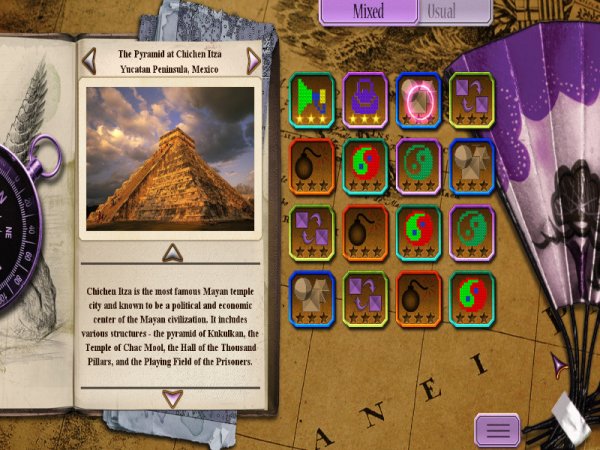Switch to the Usual tab
The image size is (600, 450).
(454, 11)
